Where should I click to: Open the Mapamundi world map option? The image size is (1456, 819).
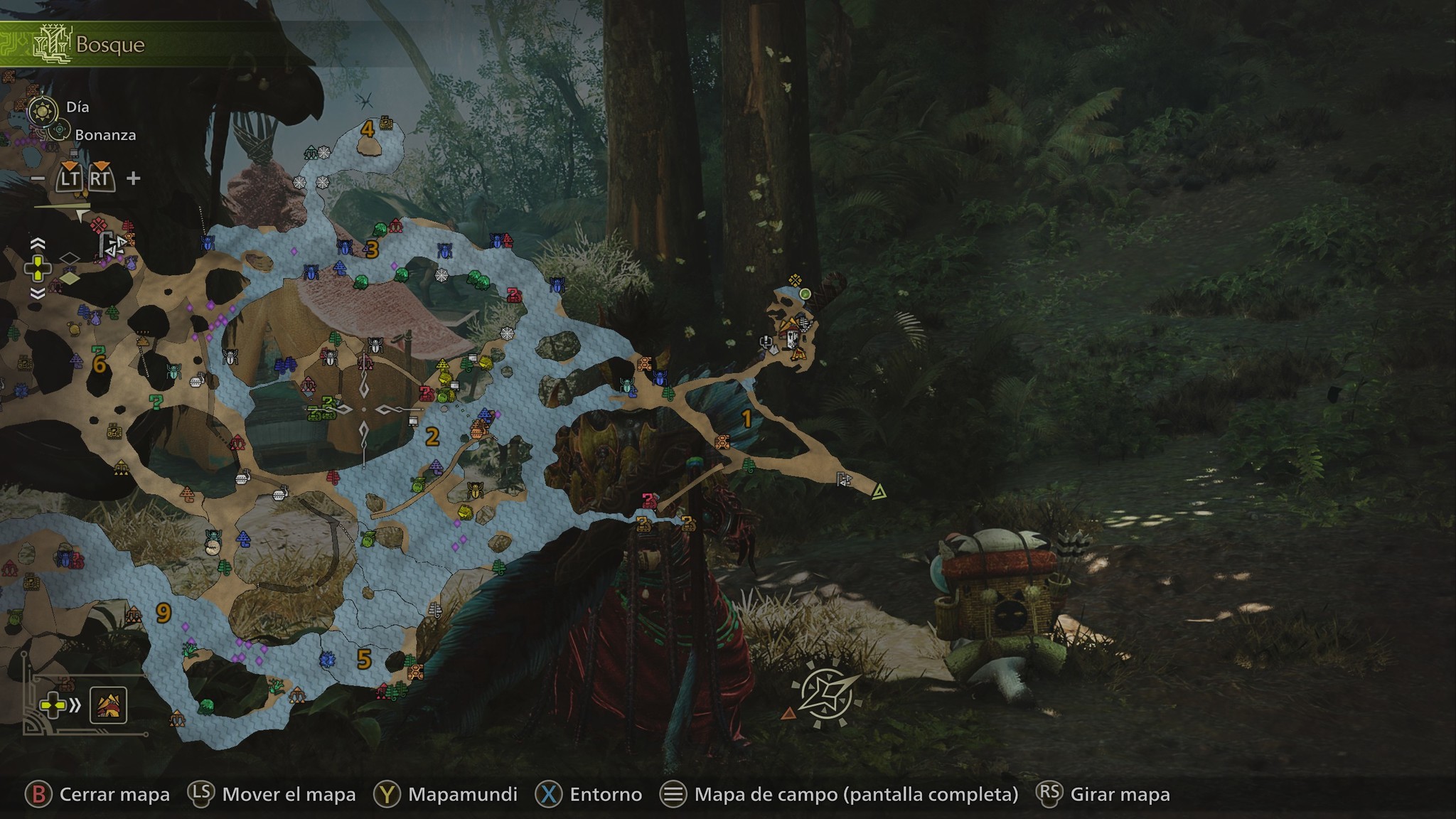[445, 794]
